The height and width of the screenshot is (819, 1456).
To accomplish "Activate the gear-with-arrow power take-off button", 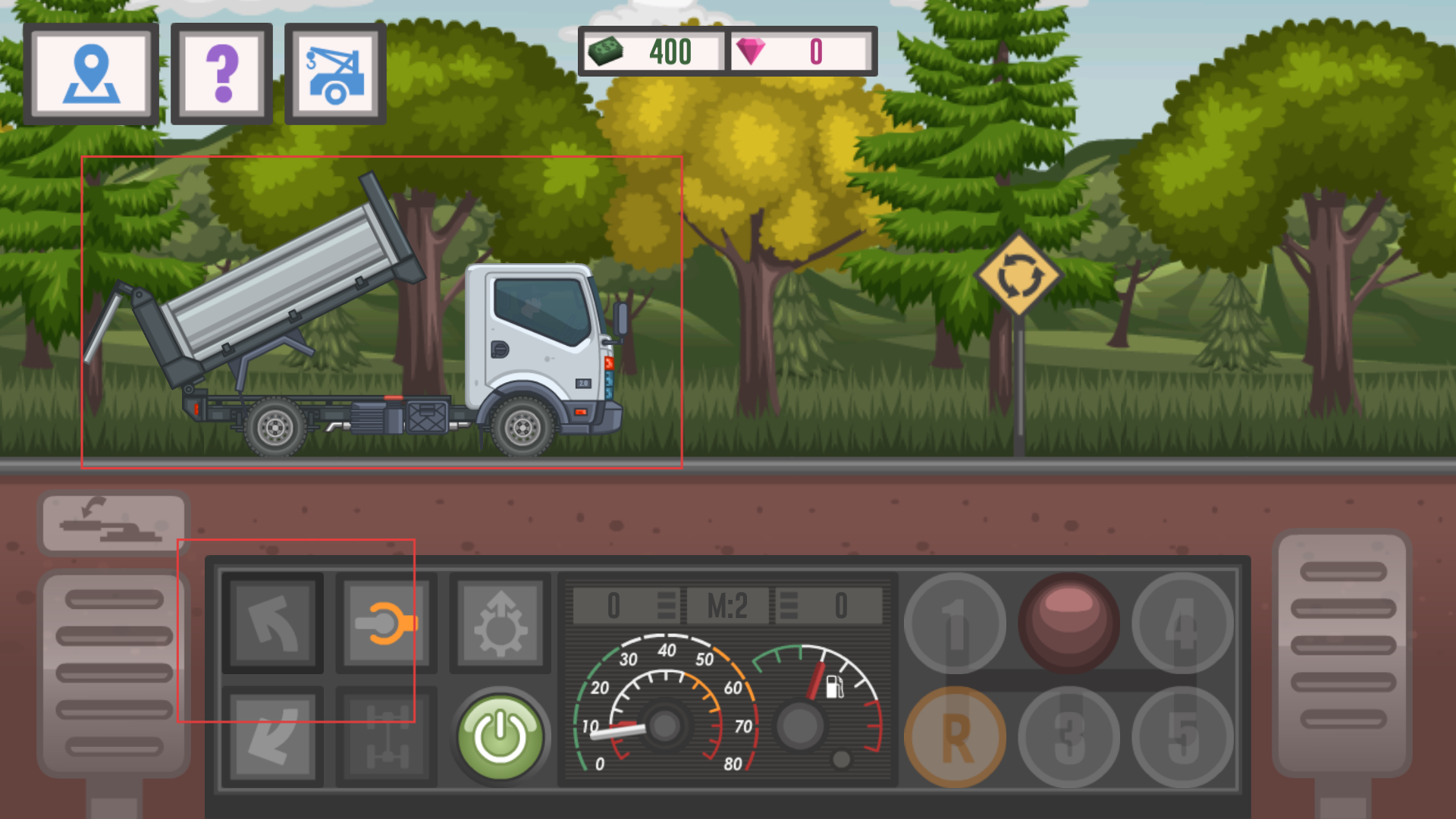I will (500, 623).
